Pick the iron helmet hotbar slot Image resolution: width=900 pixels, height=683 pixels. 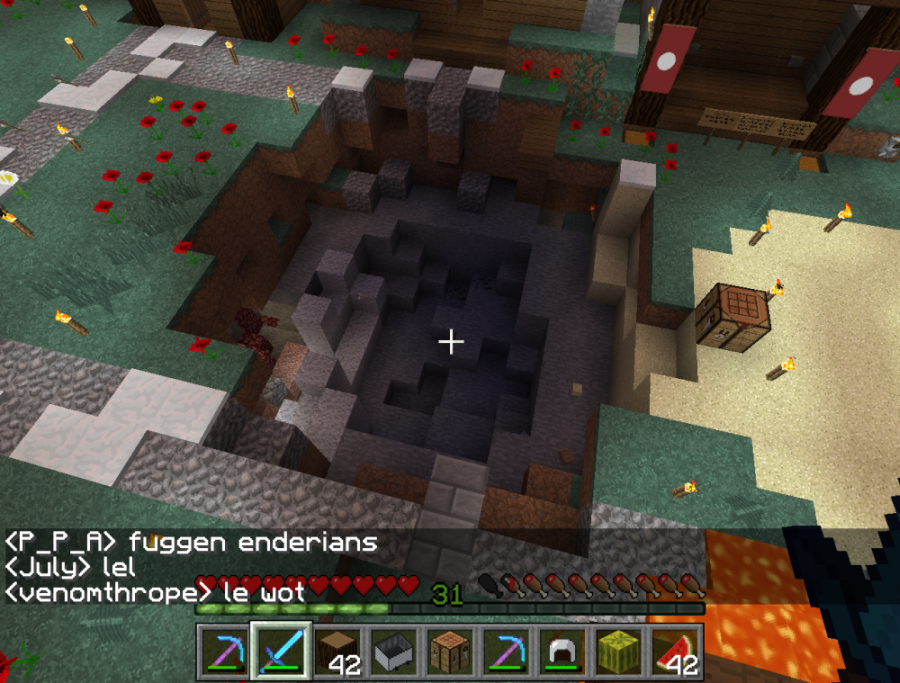pyautogui.click(x=563, y=651)
